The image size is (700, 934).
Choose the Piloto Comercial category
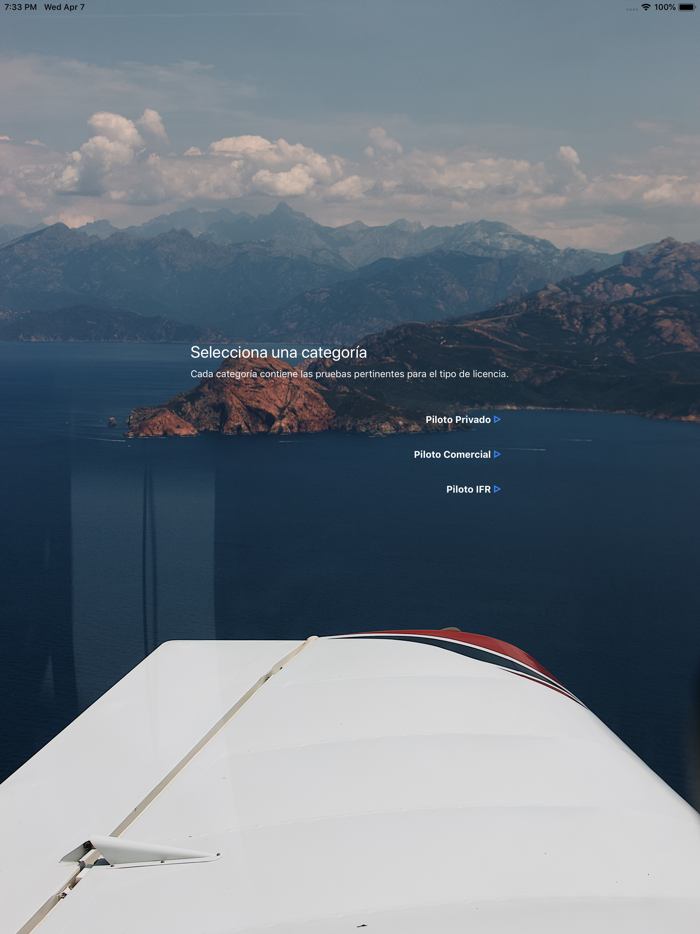[456, 455]
